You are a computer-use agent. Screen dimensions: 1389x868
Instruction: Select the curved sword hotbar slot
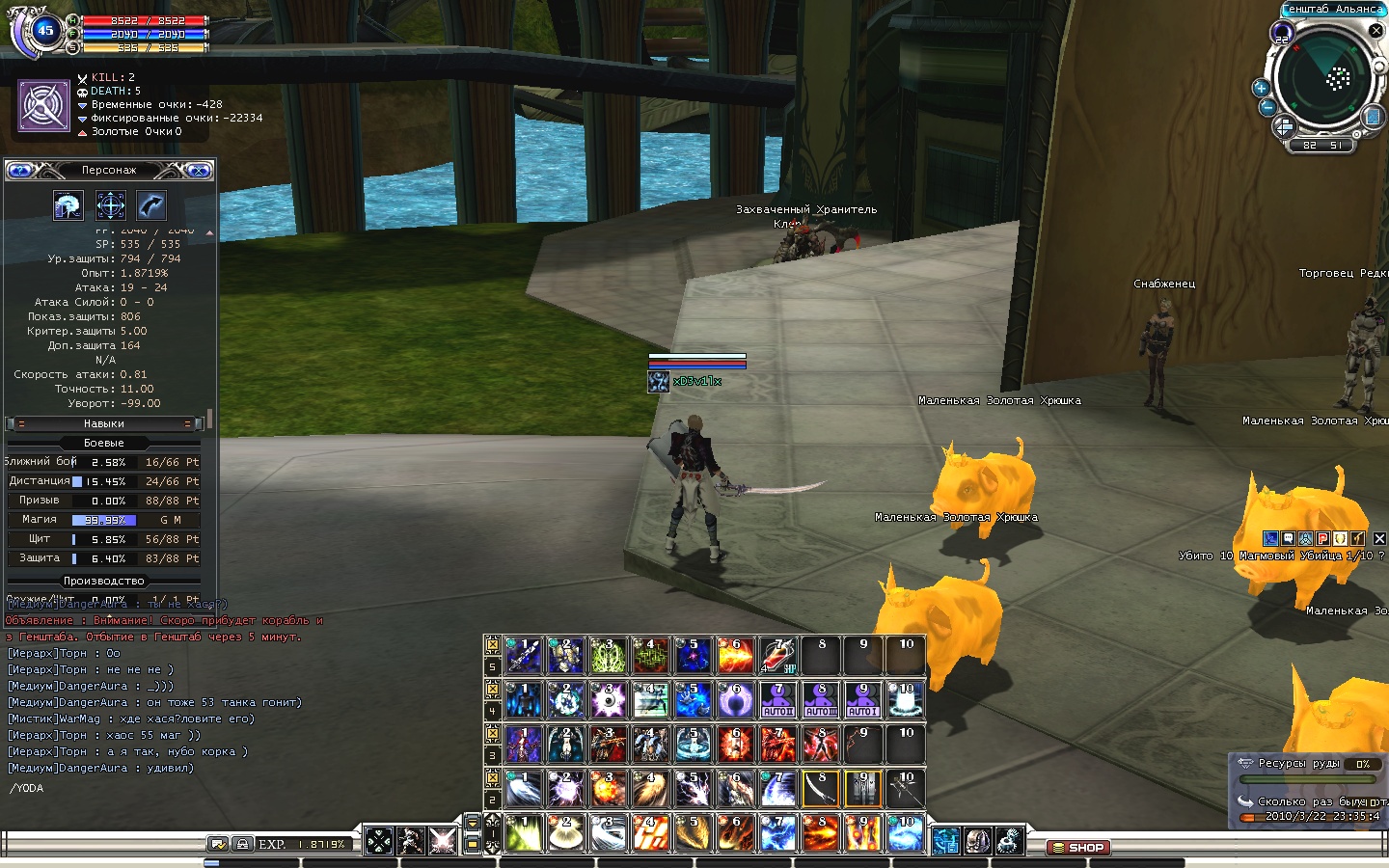(821, 788)
